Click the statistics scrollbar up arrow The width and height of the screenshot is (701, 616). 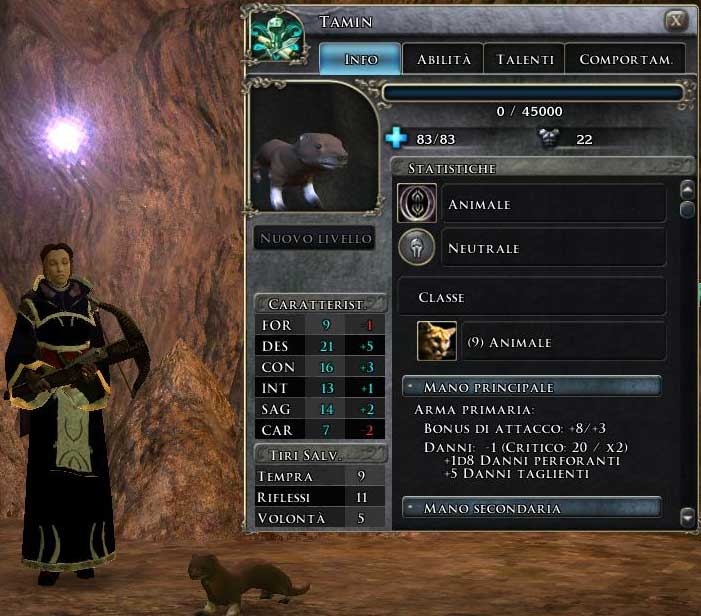click(x=687, y=188)
